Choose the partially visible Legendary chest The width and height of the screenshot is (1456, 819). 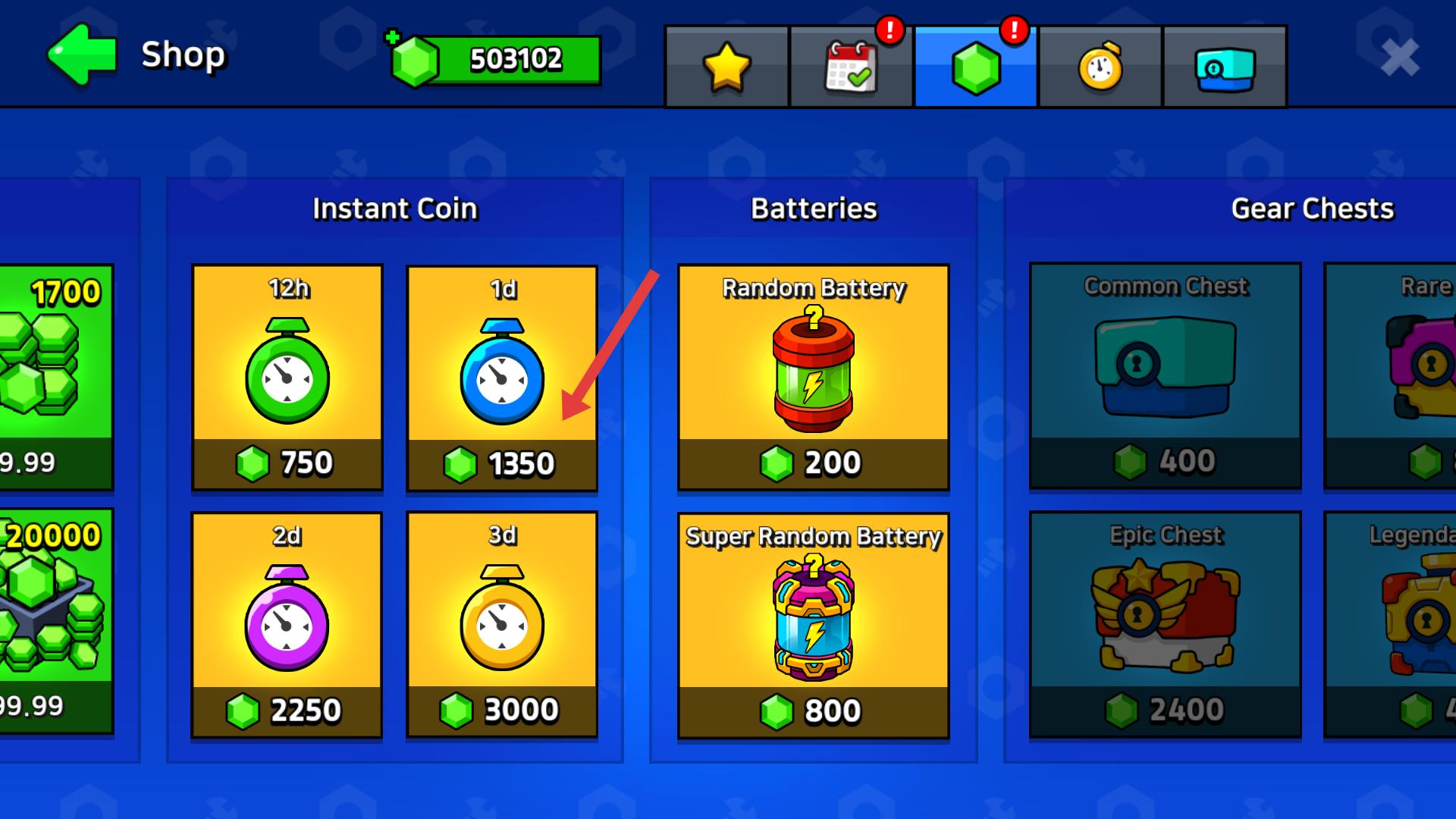coord(1391,624)
